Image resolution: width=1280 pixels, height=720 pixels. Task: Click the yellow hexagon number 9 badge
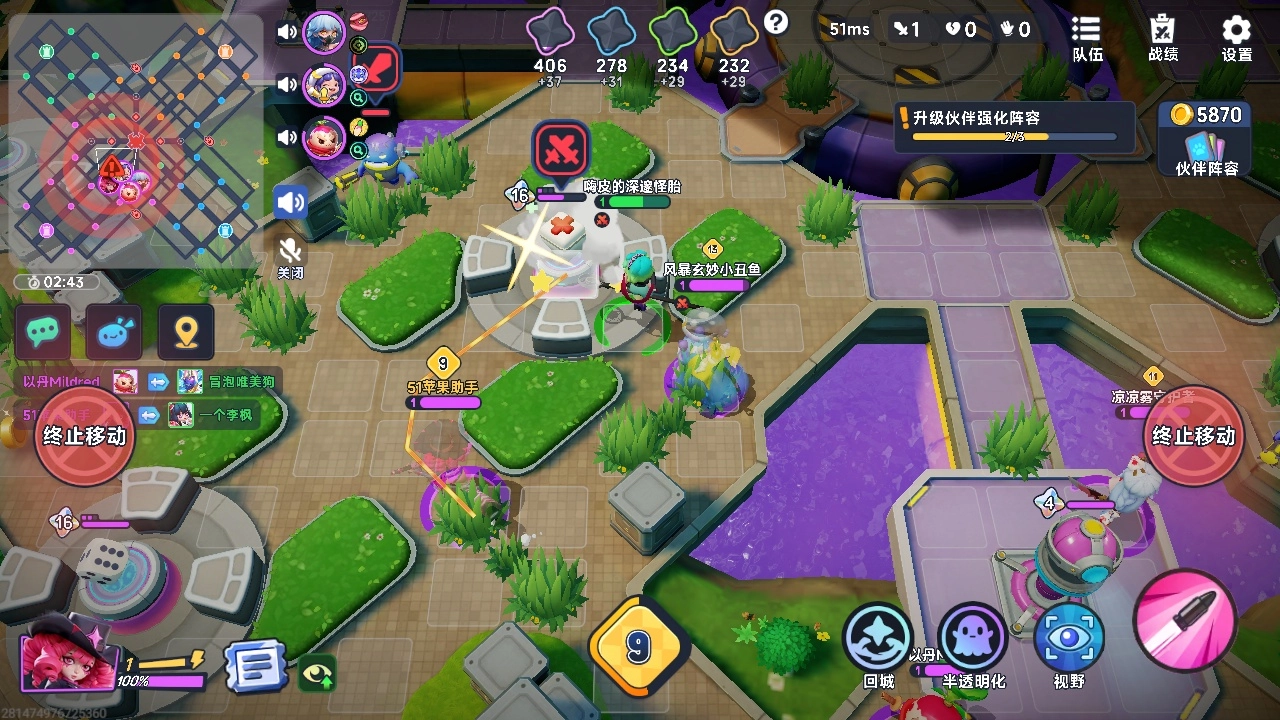pos(637,647)
